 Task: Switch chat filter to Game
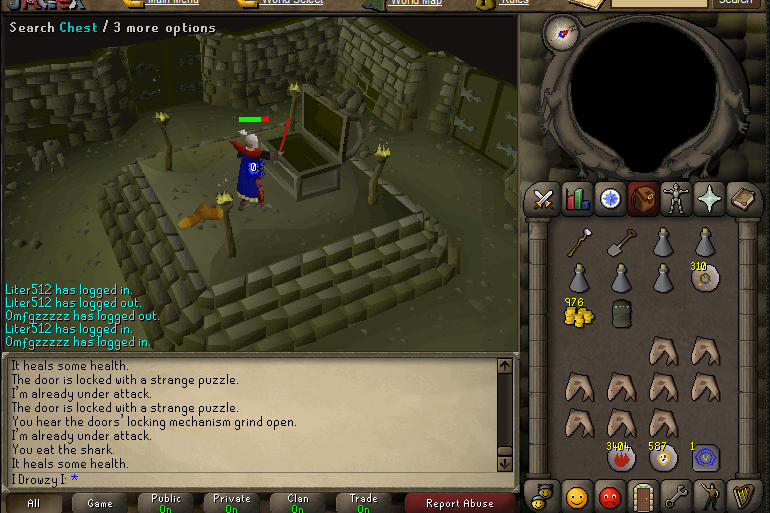pyautogui.click(x=100, y=503)
